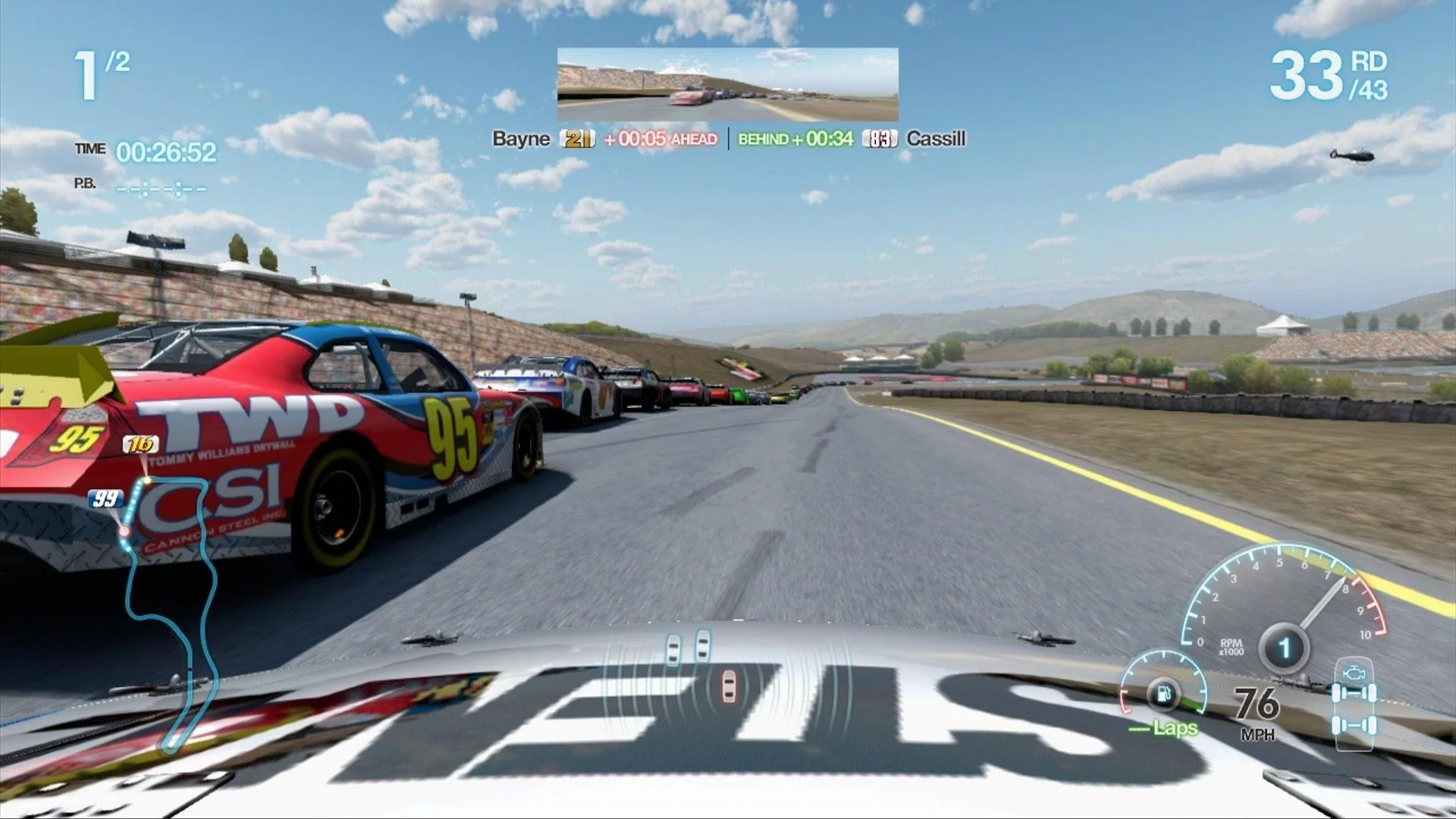Click the fuel pump gauge icon
This screenshot has width=1456, height=819.
(x=1163, y=694)
